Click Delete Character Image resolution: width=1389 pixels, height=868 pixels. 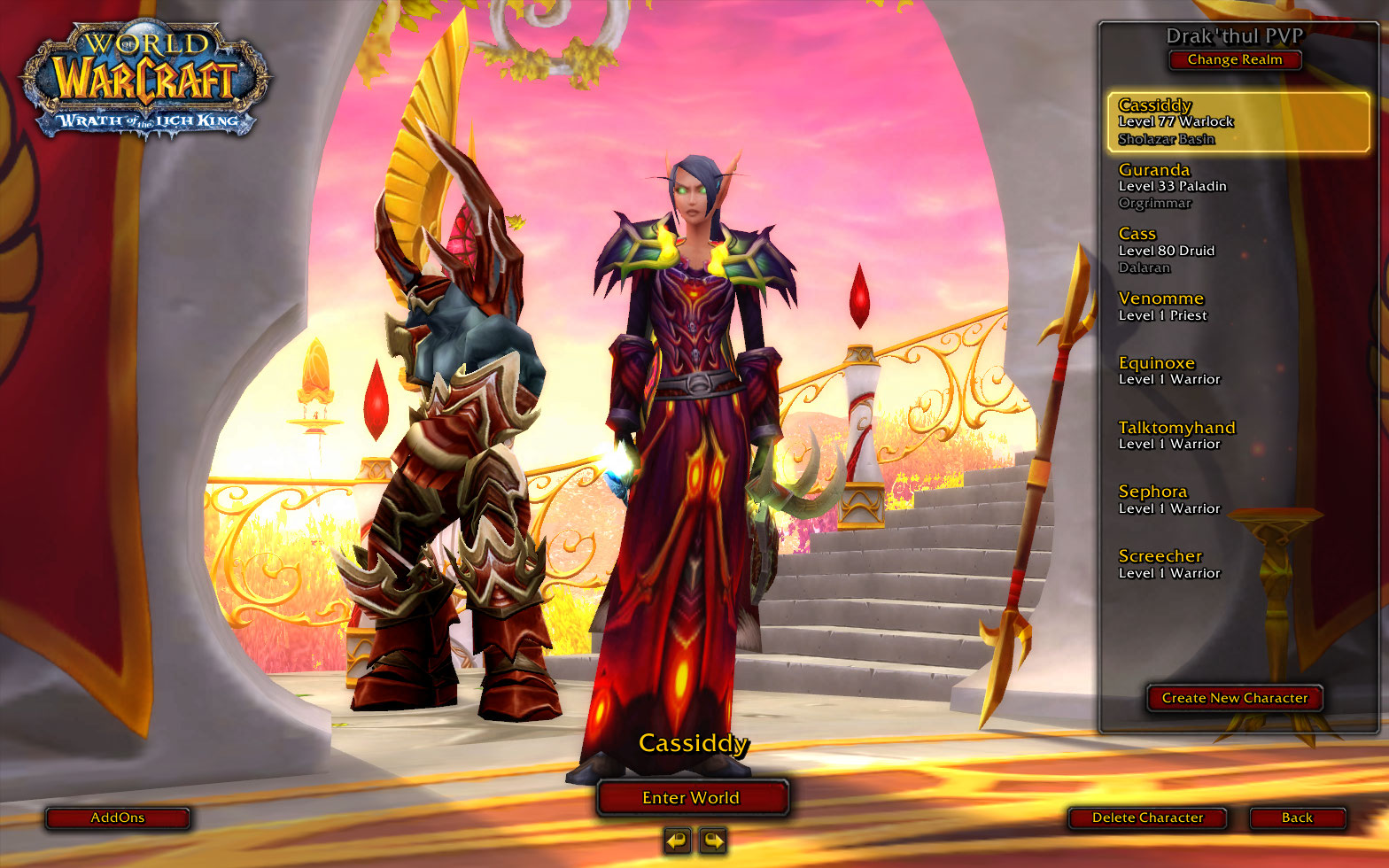click(x=1149, y=818)
